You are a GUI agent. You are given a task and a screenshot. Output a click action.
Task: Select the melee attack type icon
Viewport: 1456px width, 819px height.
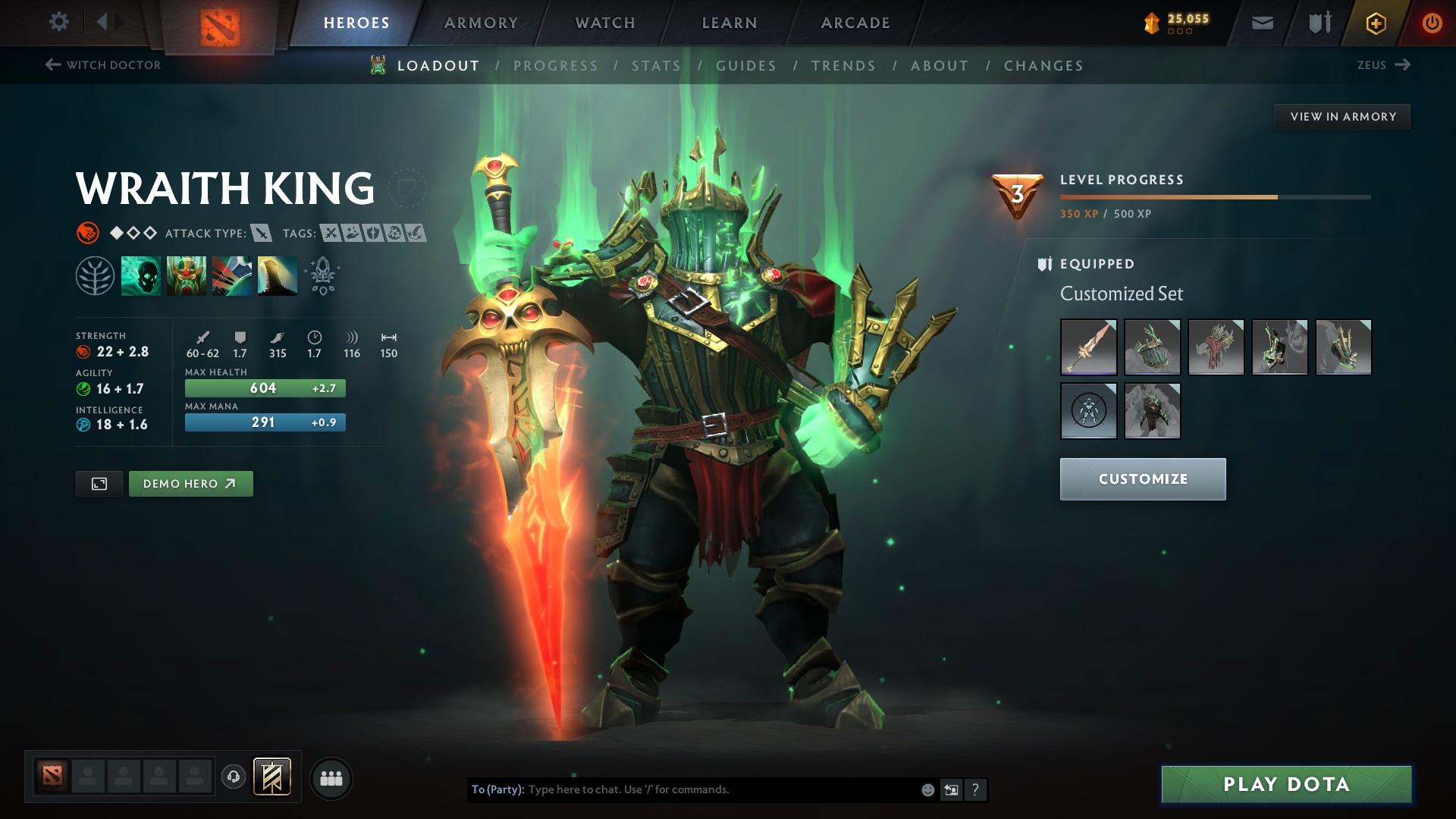click(x=262, y=234)
